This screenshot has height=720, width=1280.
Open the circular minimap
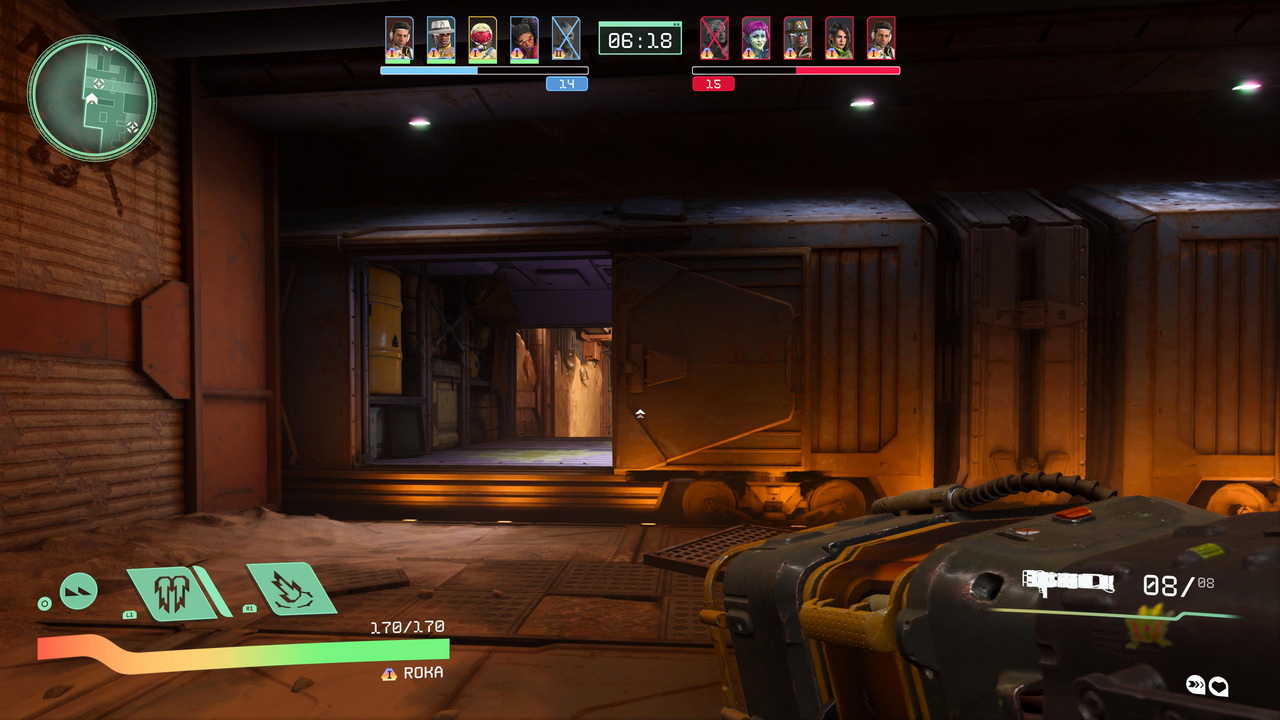(x=92, y=97)
